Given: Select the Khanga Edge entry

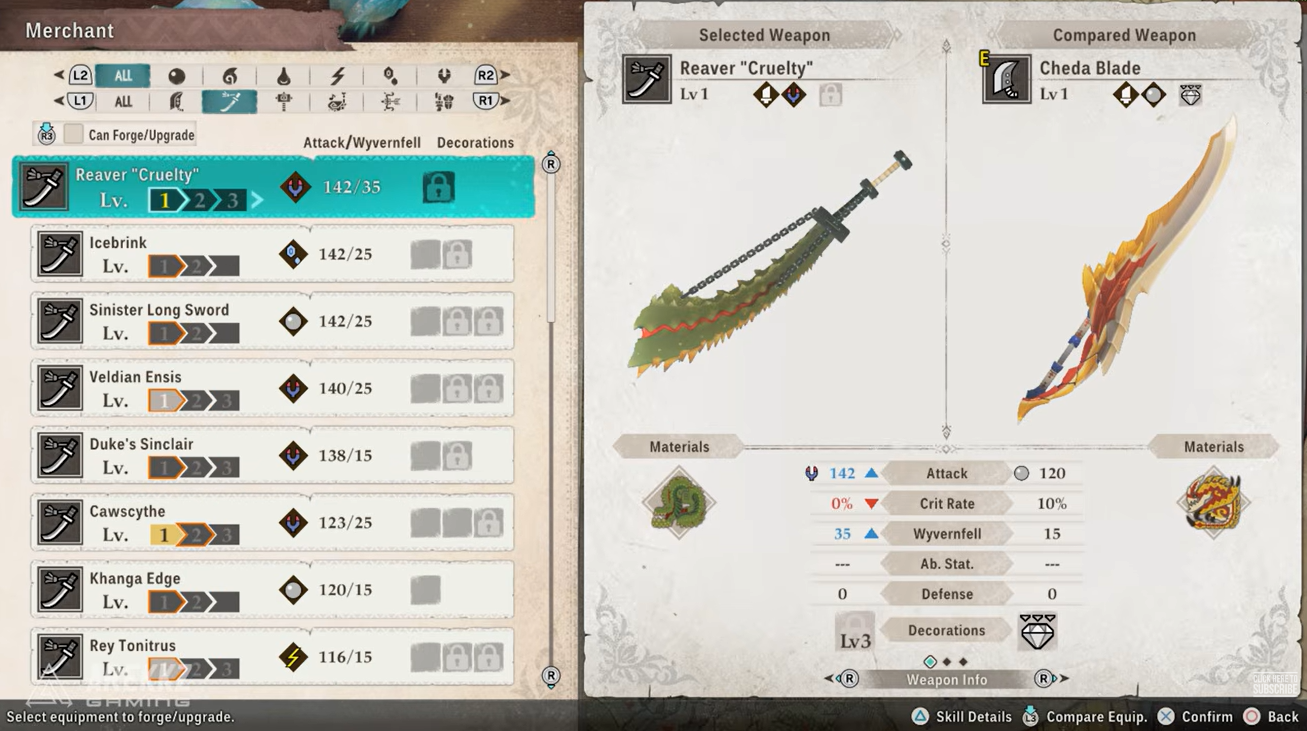Looking at the screenshot, I should (272, 589).
